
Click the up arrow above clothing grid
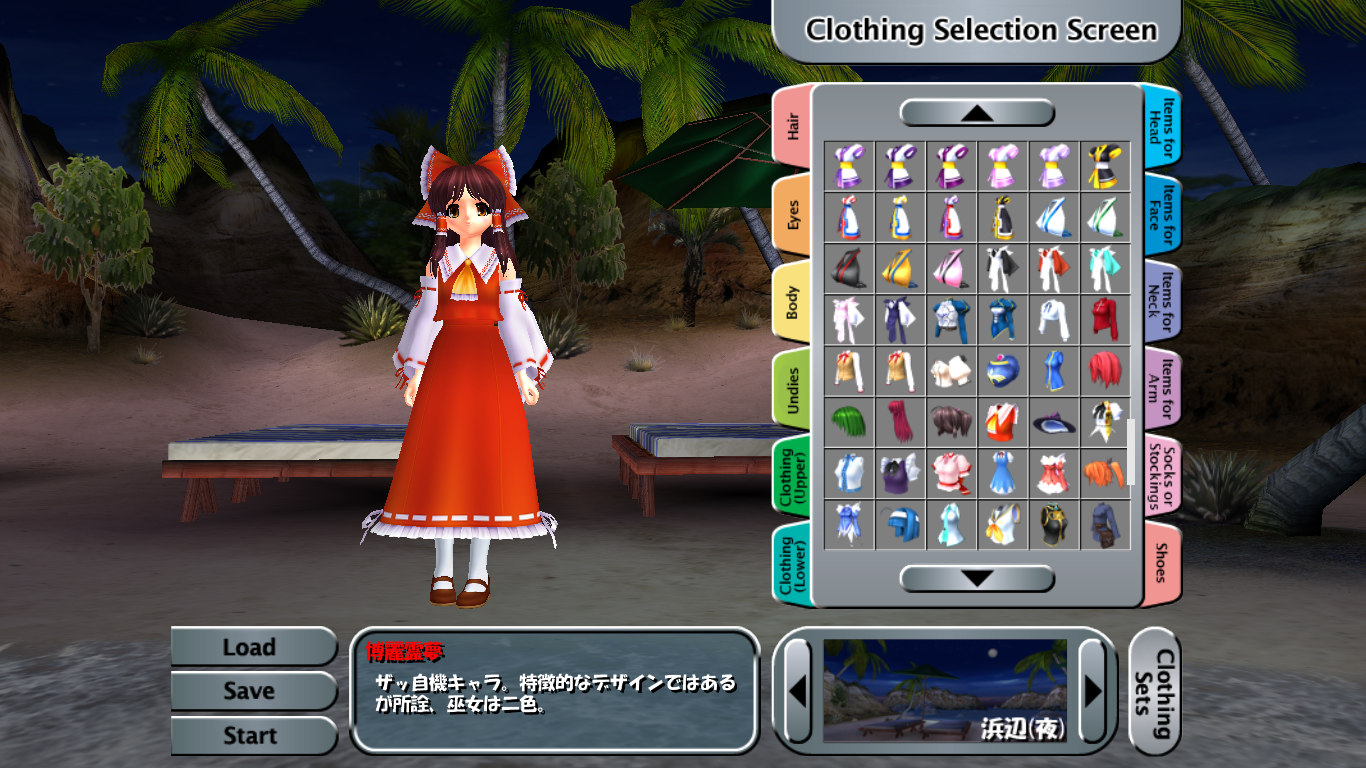[x=977, y=113]
